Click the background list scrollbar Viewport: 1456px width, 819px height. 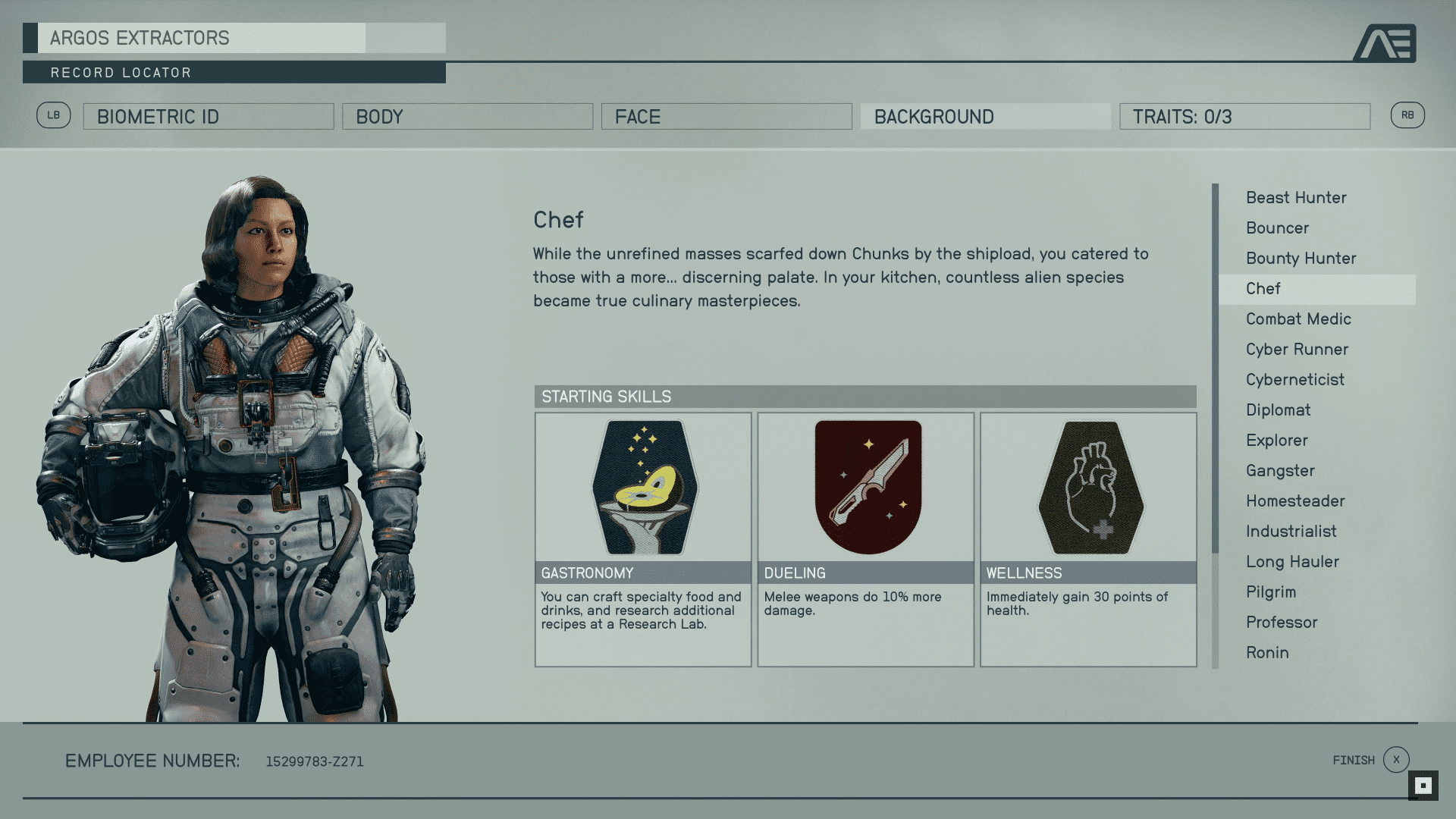[1215, 369]
